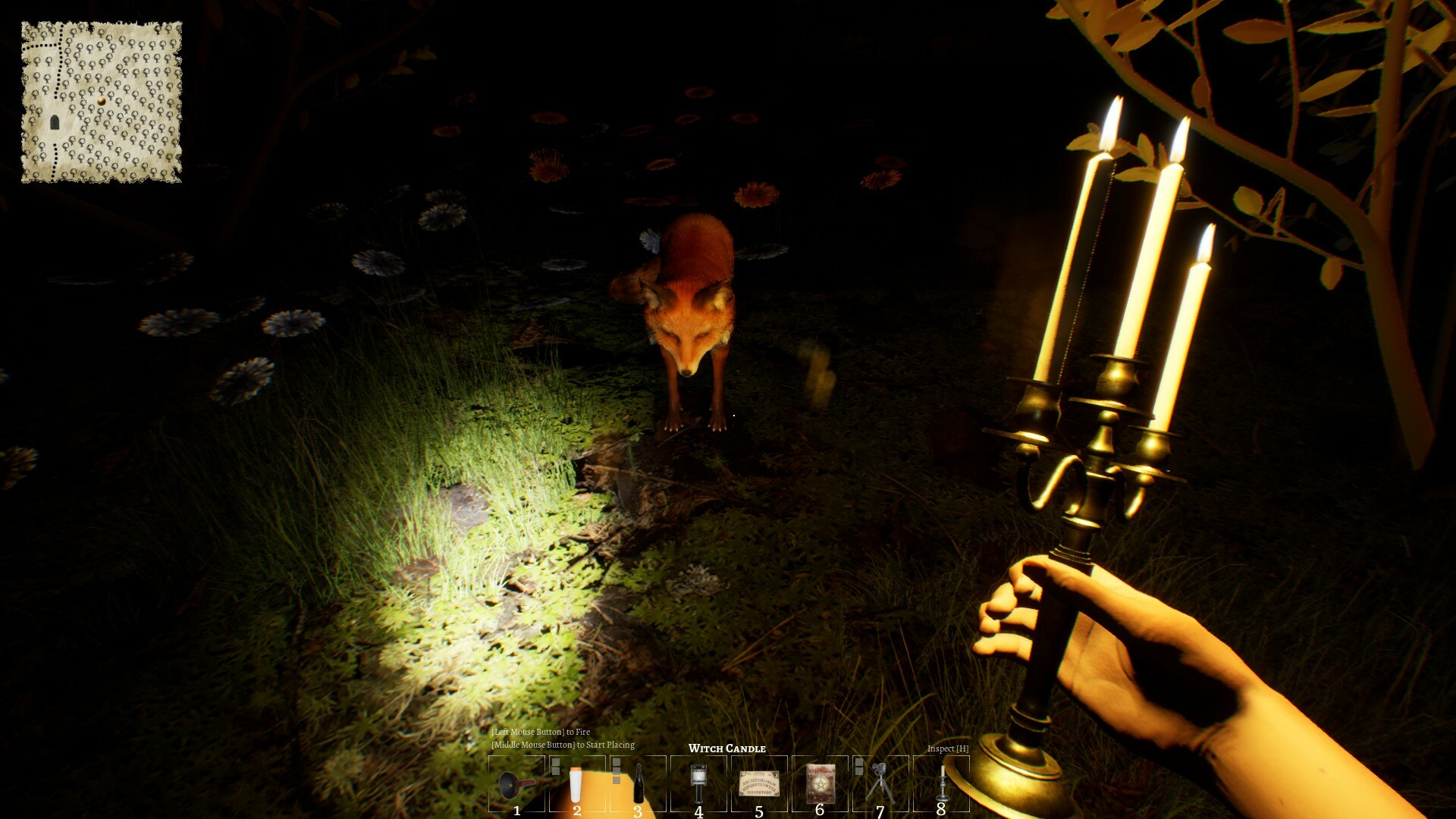Select the pentagram spellbook in slot 6
Image resolution: width=1456 pixels, height=819 pixels.
click(821, 785)
